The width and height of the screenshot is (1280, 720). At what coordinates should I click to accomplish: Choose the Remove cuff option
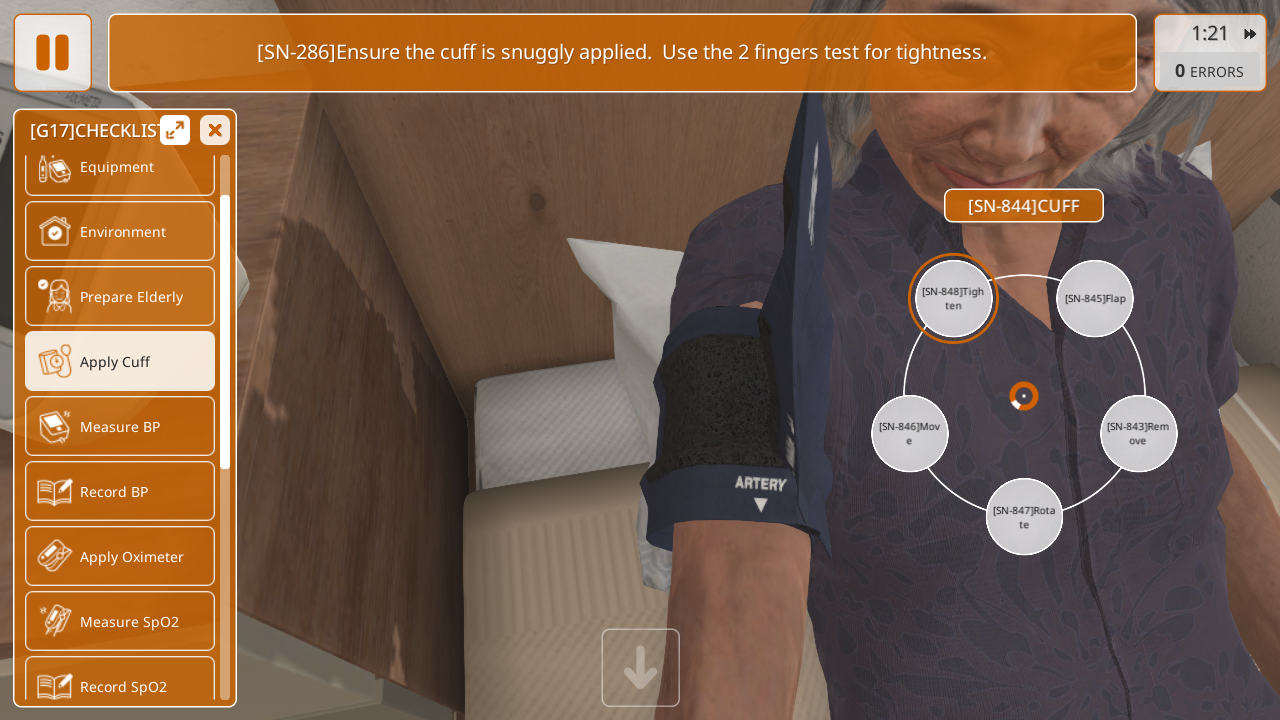[1138, 433]
